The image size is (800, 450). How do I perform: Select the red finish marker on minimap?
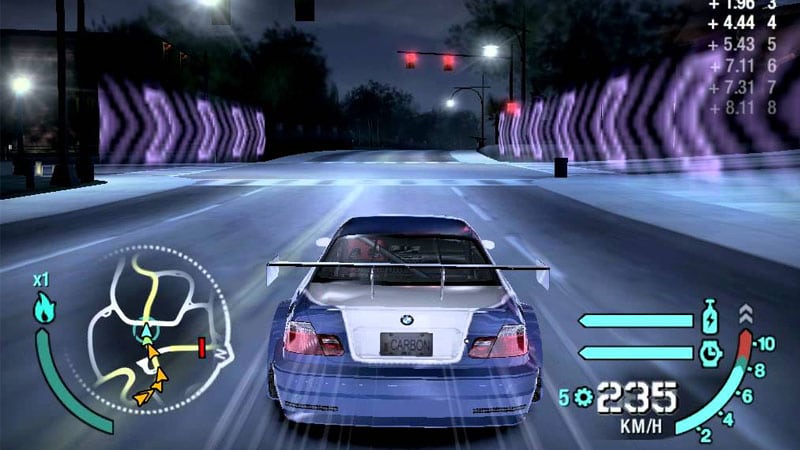click(201, 347)
